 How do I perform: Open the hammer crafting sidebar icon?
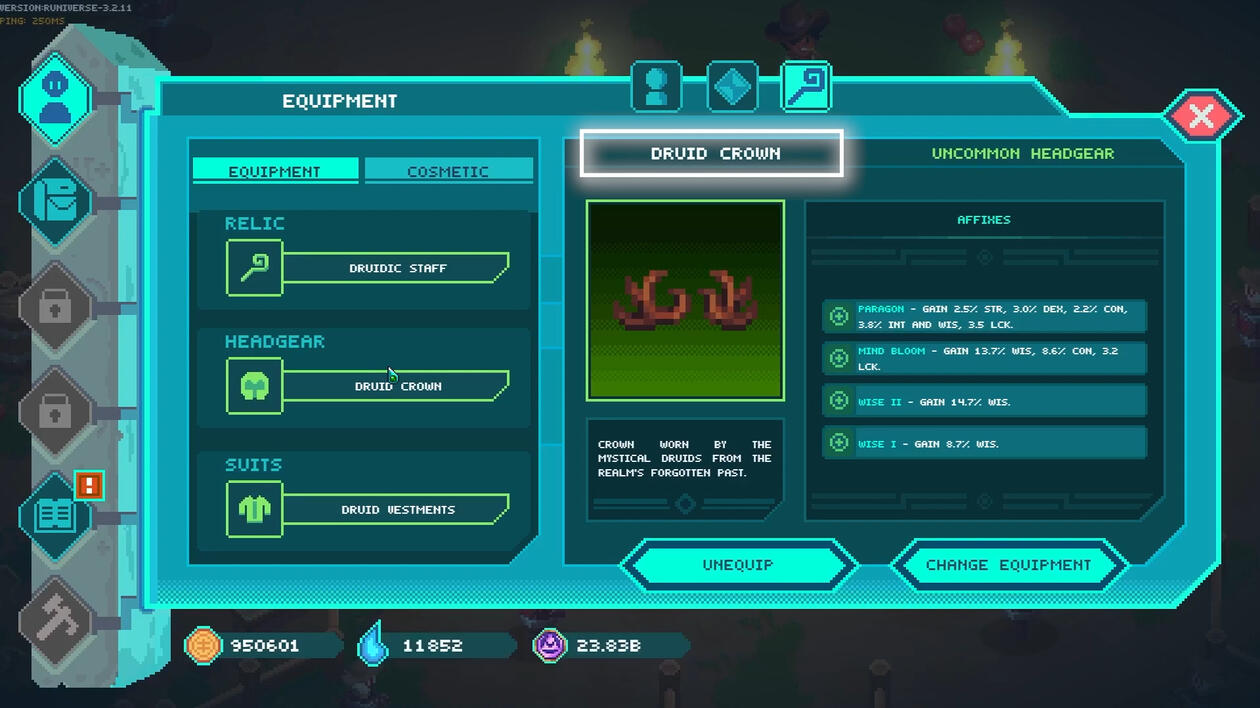[56, 620]
